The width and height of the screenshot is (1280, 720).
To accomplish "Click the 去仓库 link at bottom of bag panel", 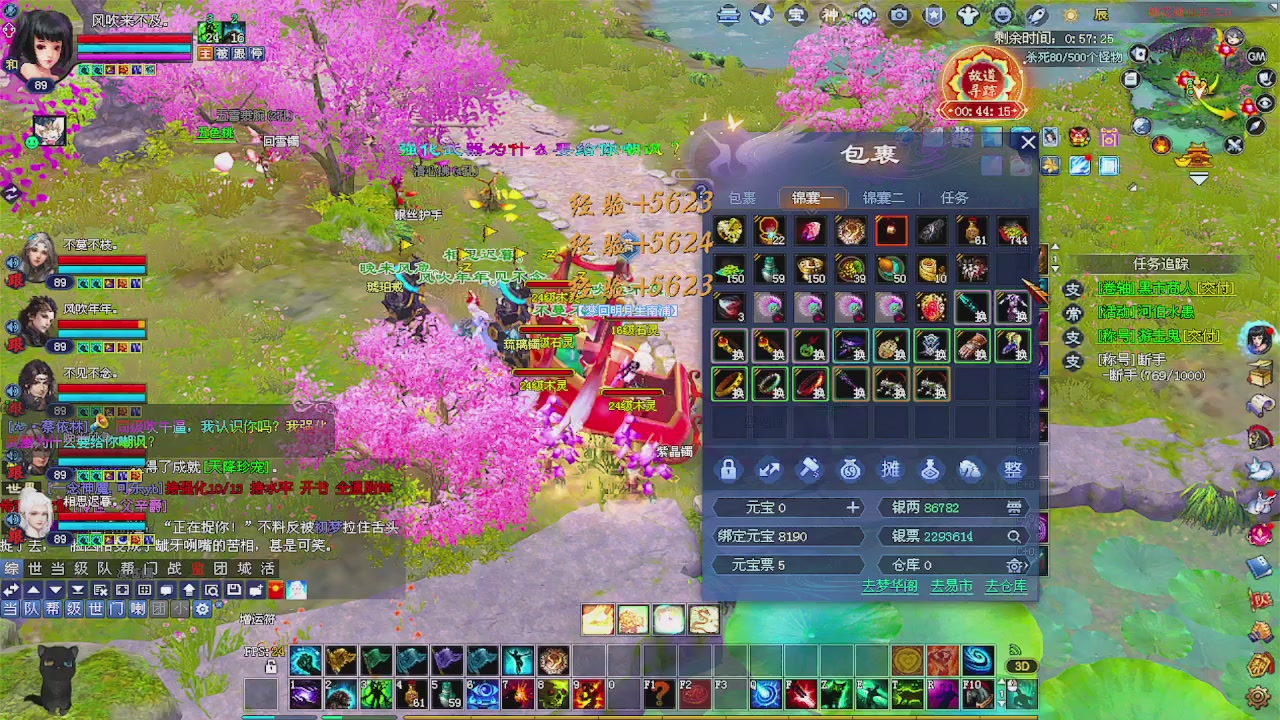I will click(1007, 588).
